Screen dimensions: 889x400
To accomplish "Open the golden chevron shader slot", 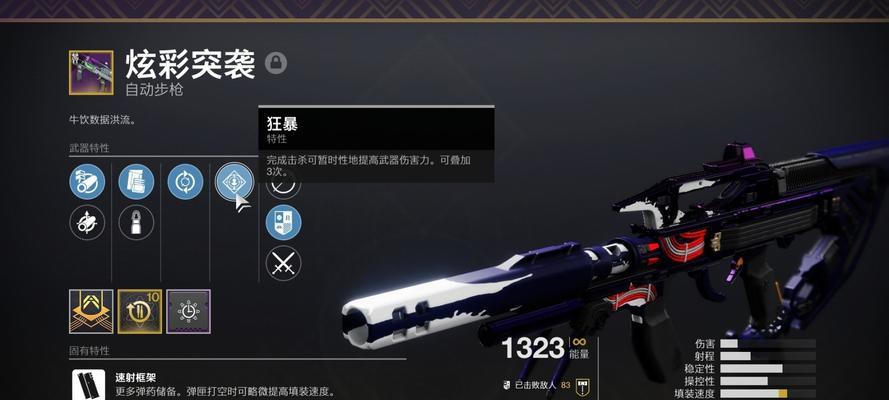I will pos(91,311).
